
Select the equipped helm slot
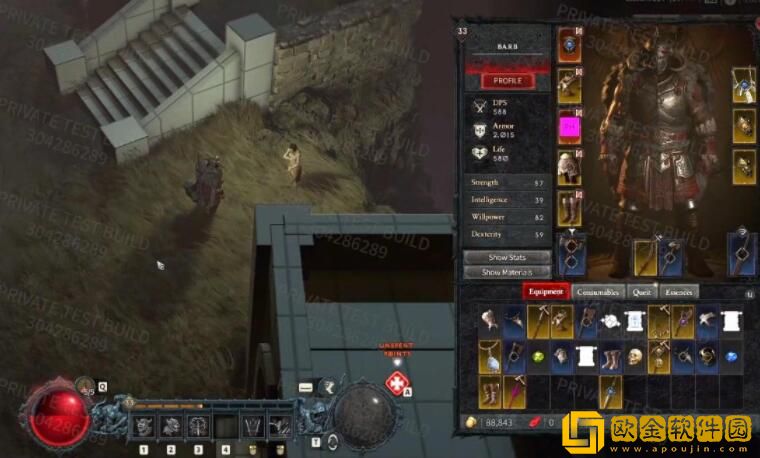pyautogui.click(x=569, y=44)
